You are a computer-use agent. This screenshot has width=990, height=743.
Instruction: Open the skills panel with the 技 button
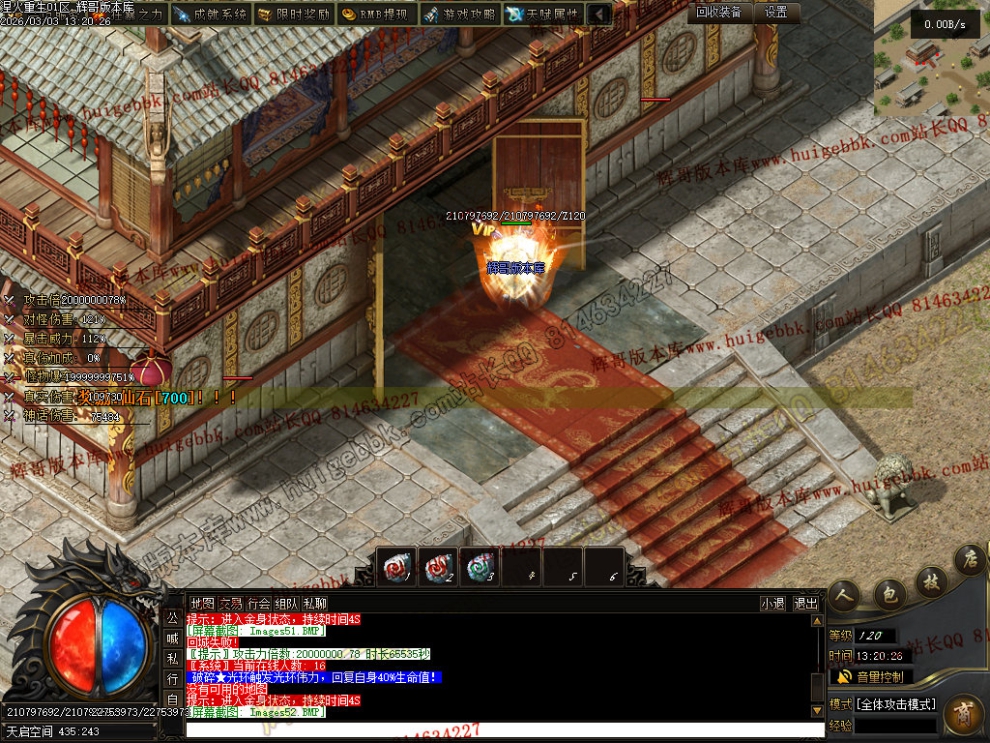coord(932,582)
